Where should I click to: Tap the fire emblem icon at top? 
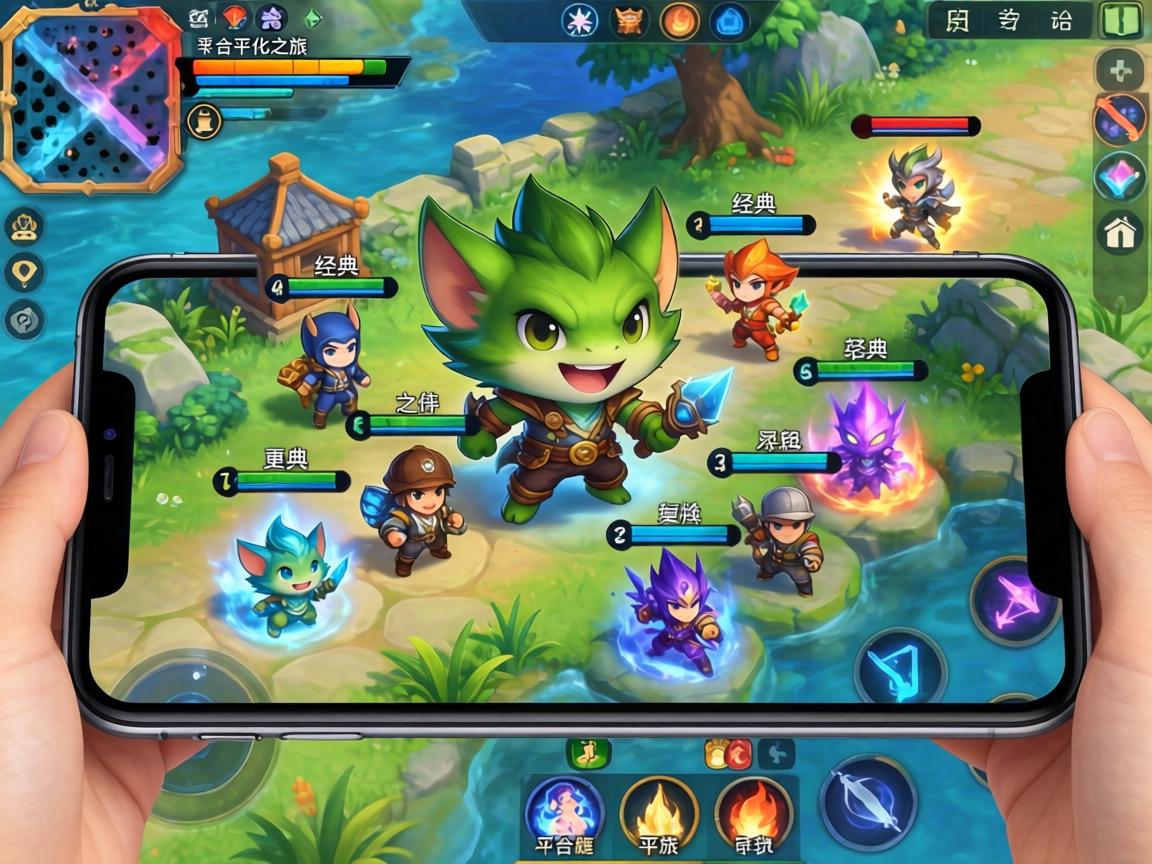point(681,21)
